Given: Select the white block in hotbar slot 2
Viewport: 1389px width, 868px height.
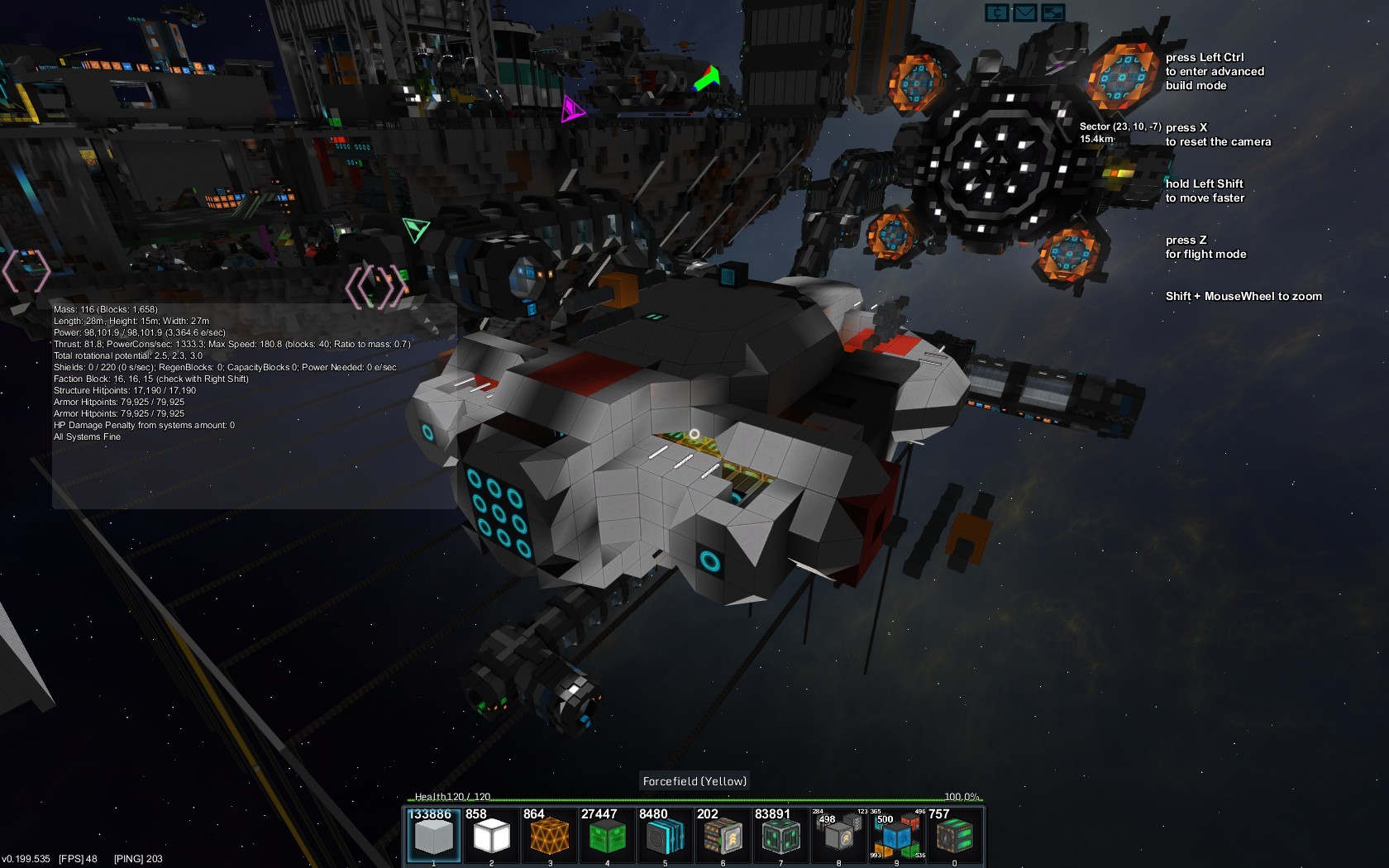Looking at the screenshot, I should 491,836.
